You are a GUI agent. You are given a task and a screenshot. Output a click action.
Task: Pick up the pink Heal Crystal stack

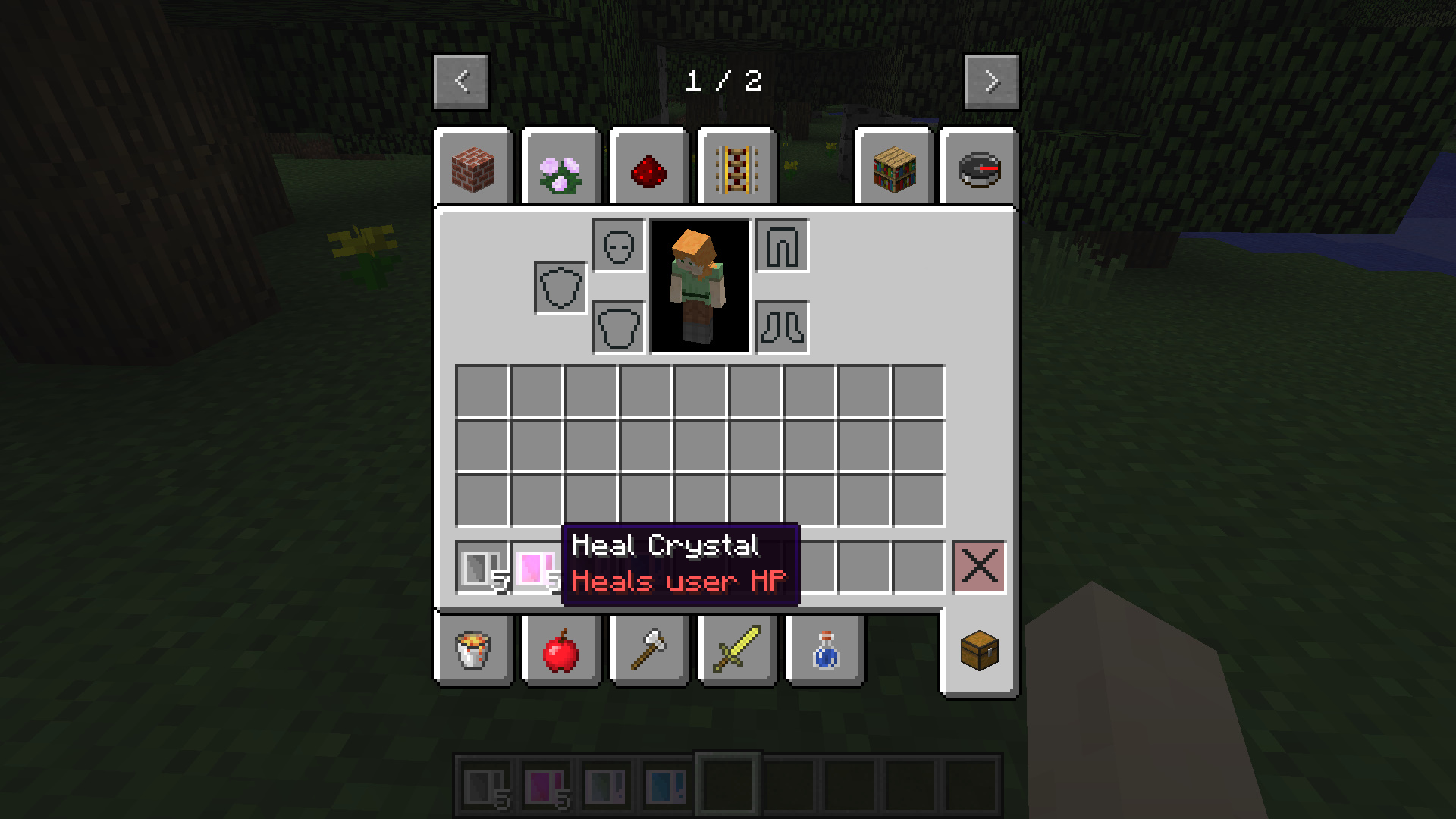pyautogui.click(x=535, y=567)
